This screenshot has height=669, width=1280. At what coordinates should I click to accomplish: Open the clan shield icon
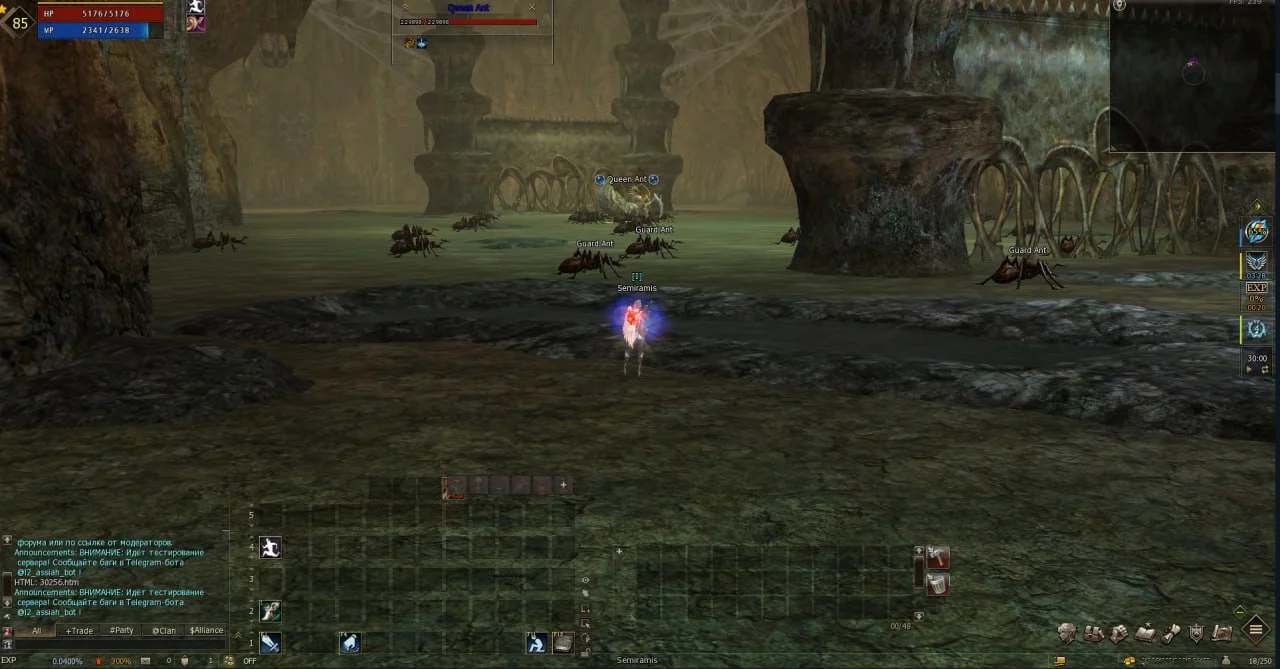coord(1196,632)
